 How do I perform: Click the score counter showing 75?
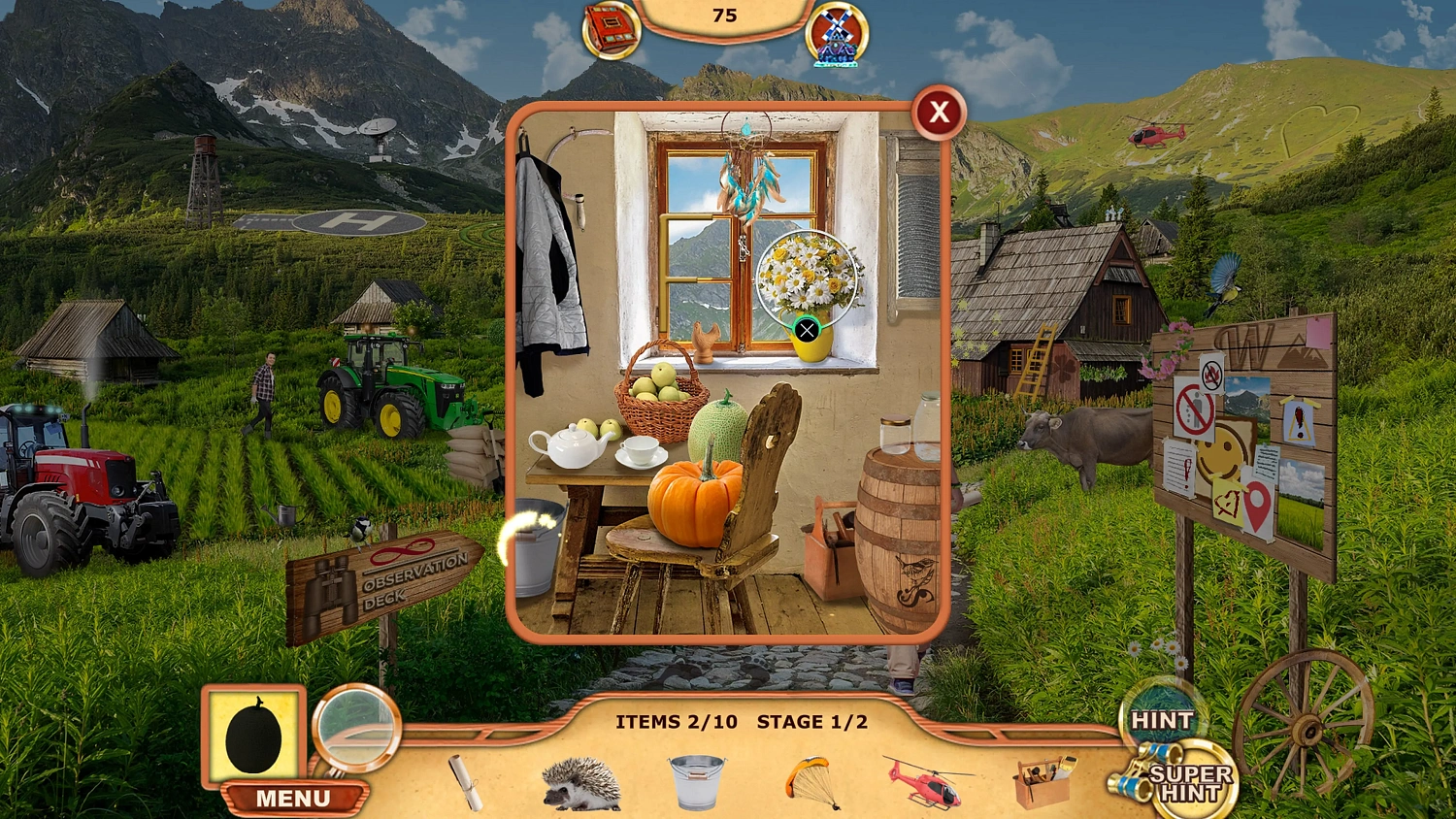pyautogui.click(x=726, y=16)
